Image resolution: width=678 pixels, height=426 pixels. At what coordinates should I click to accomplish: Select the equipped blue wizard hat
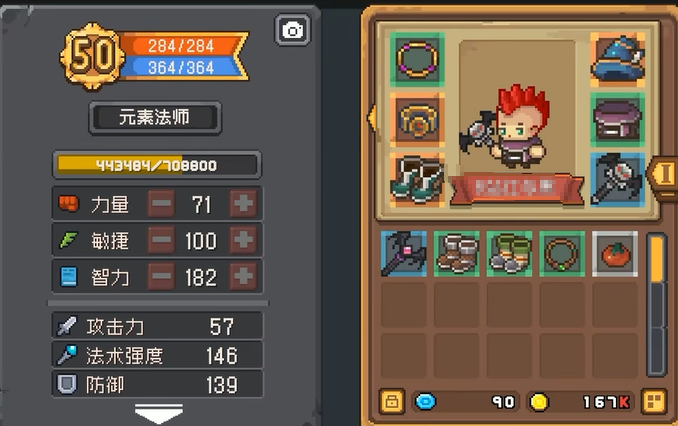[x=617, y=59]
